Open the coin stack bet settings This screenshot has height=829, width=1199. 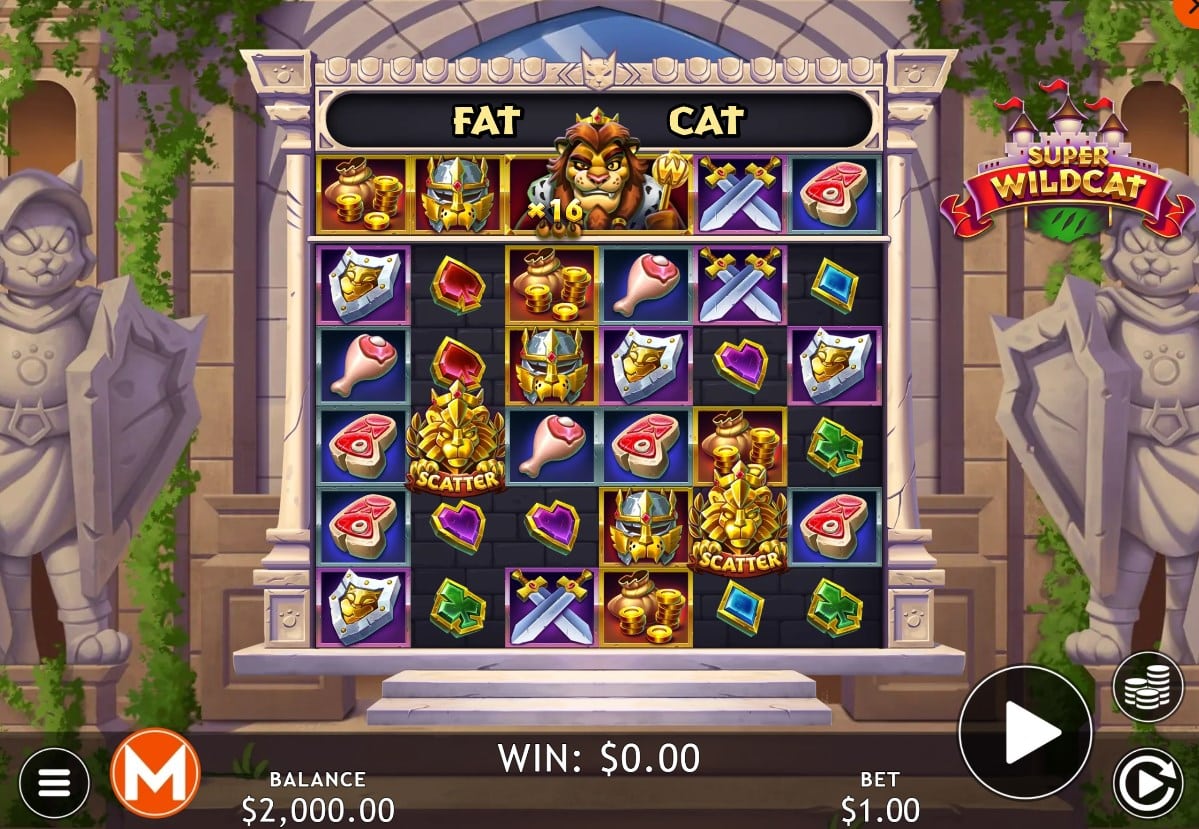click(x=1147, y=687)
